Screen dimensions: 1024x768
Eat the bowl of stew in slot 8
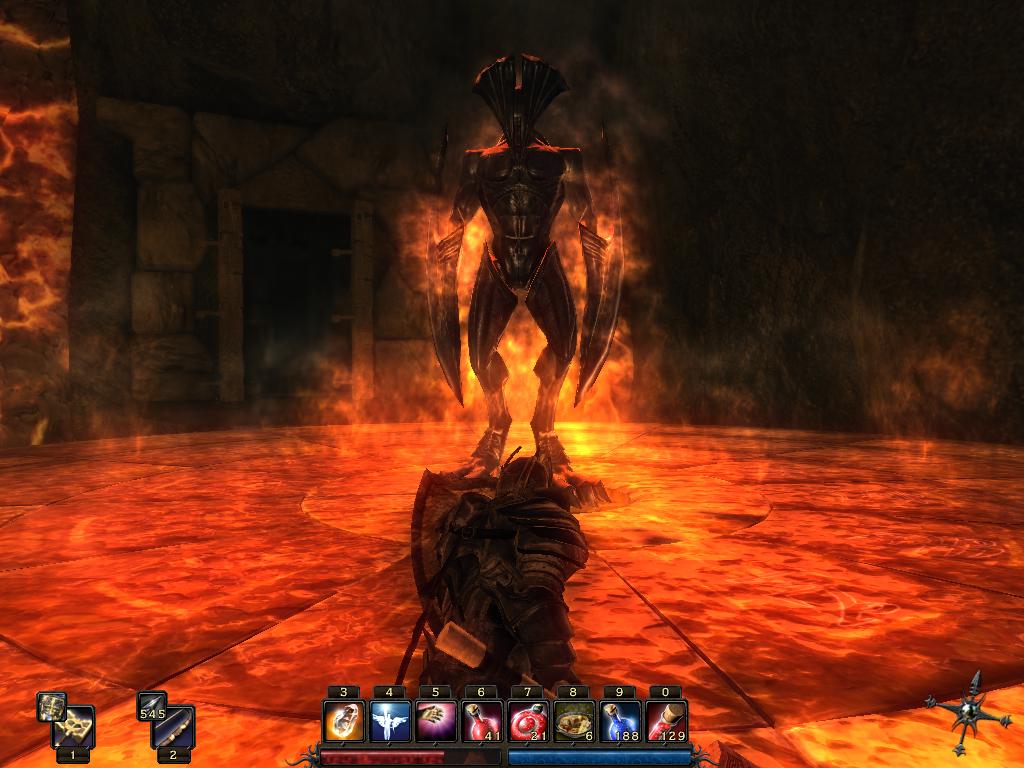coord(573,720)
